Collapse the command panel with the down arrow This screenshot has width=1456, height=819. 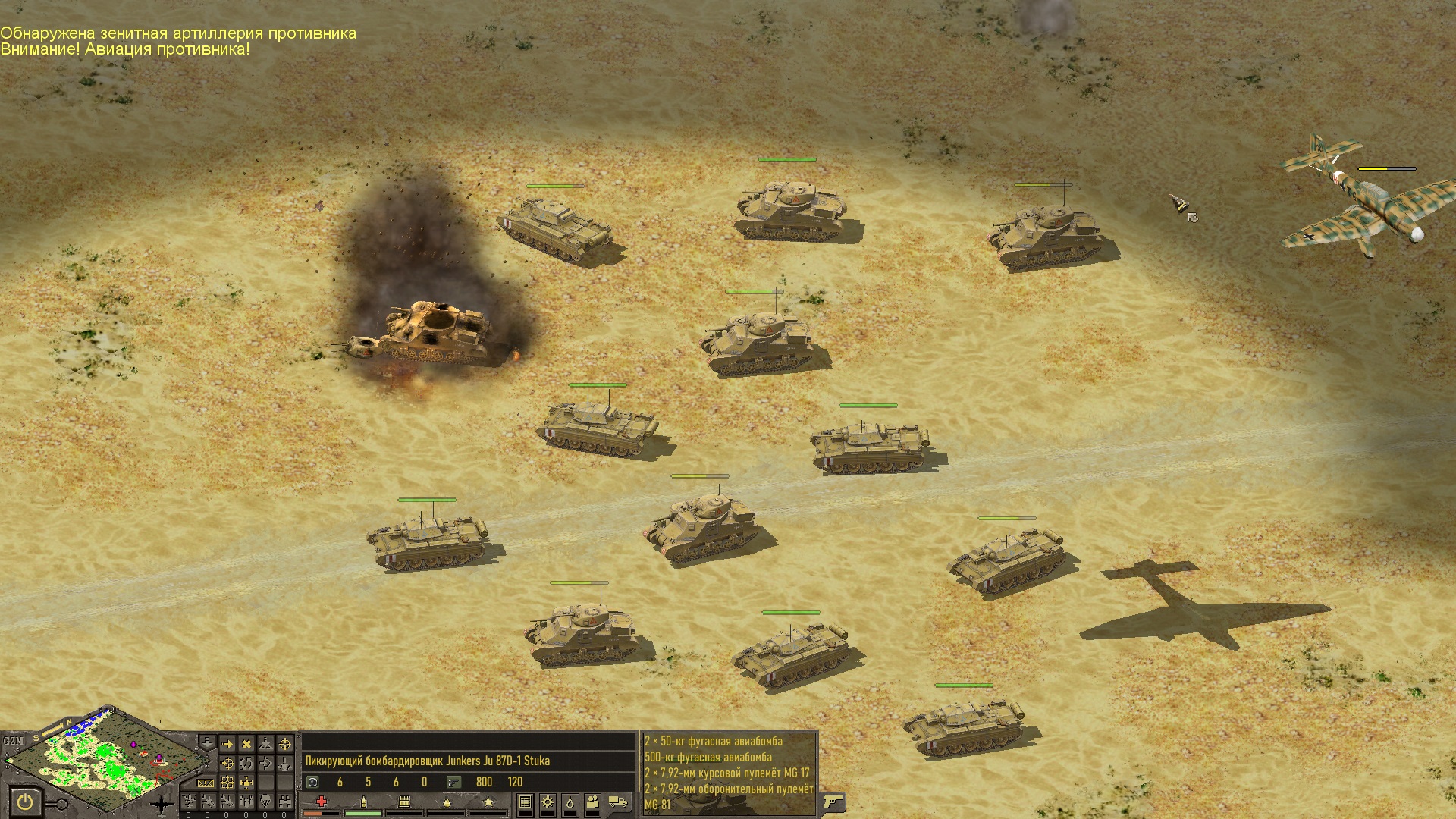click(x=206, y=742)
